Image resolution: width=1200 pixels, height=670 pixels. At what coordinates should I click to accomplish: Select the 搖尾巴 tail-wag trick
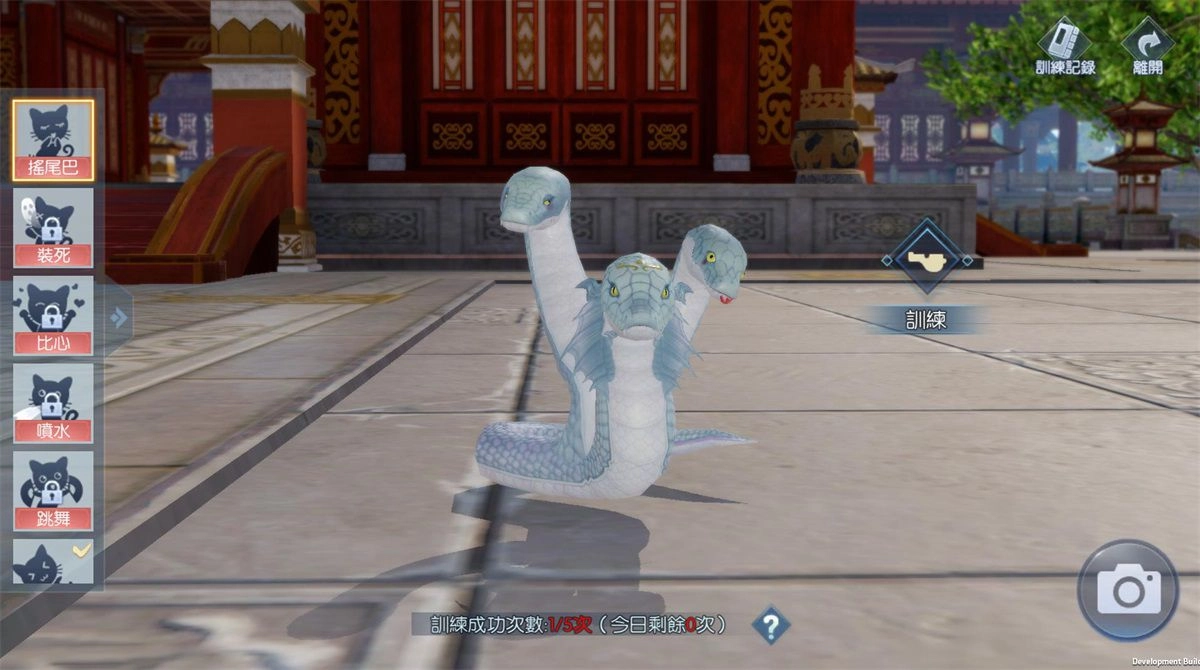pyautogui.click(x=53, y=140)
